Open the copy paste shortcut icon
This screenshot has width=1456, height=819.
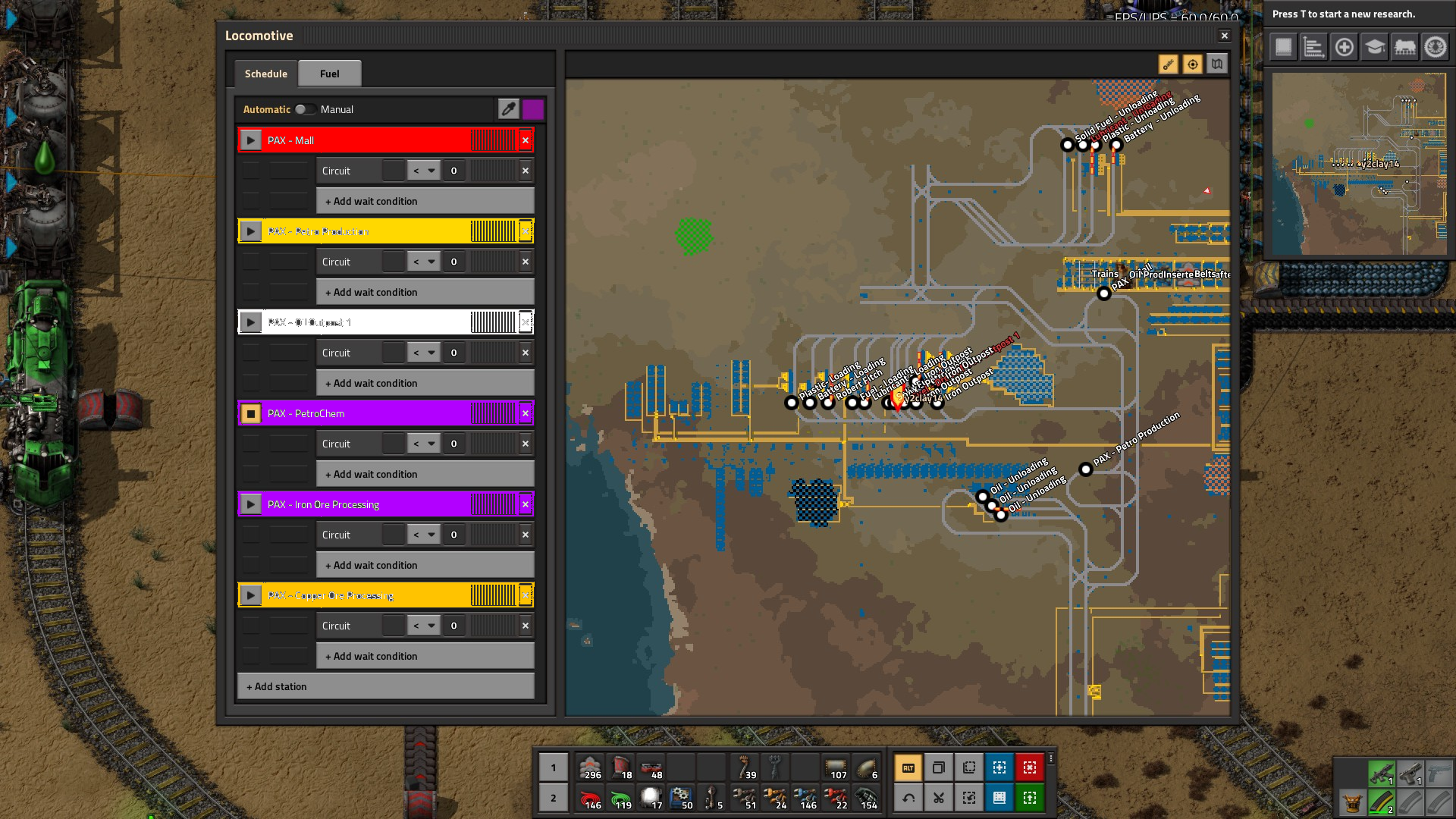938,767
